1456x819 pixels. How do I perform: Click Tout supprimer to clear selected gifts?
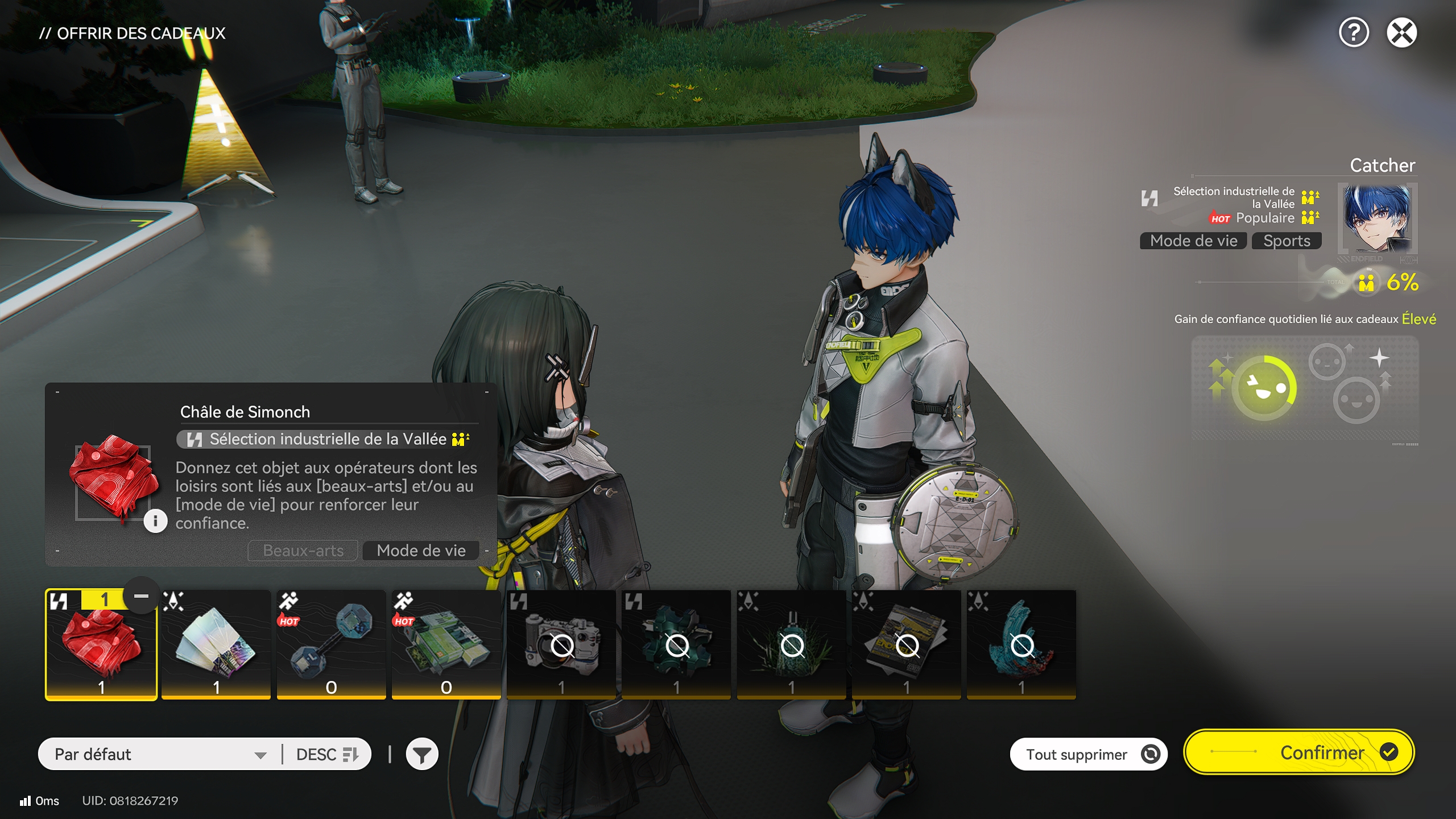1088,753
